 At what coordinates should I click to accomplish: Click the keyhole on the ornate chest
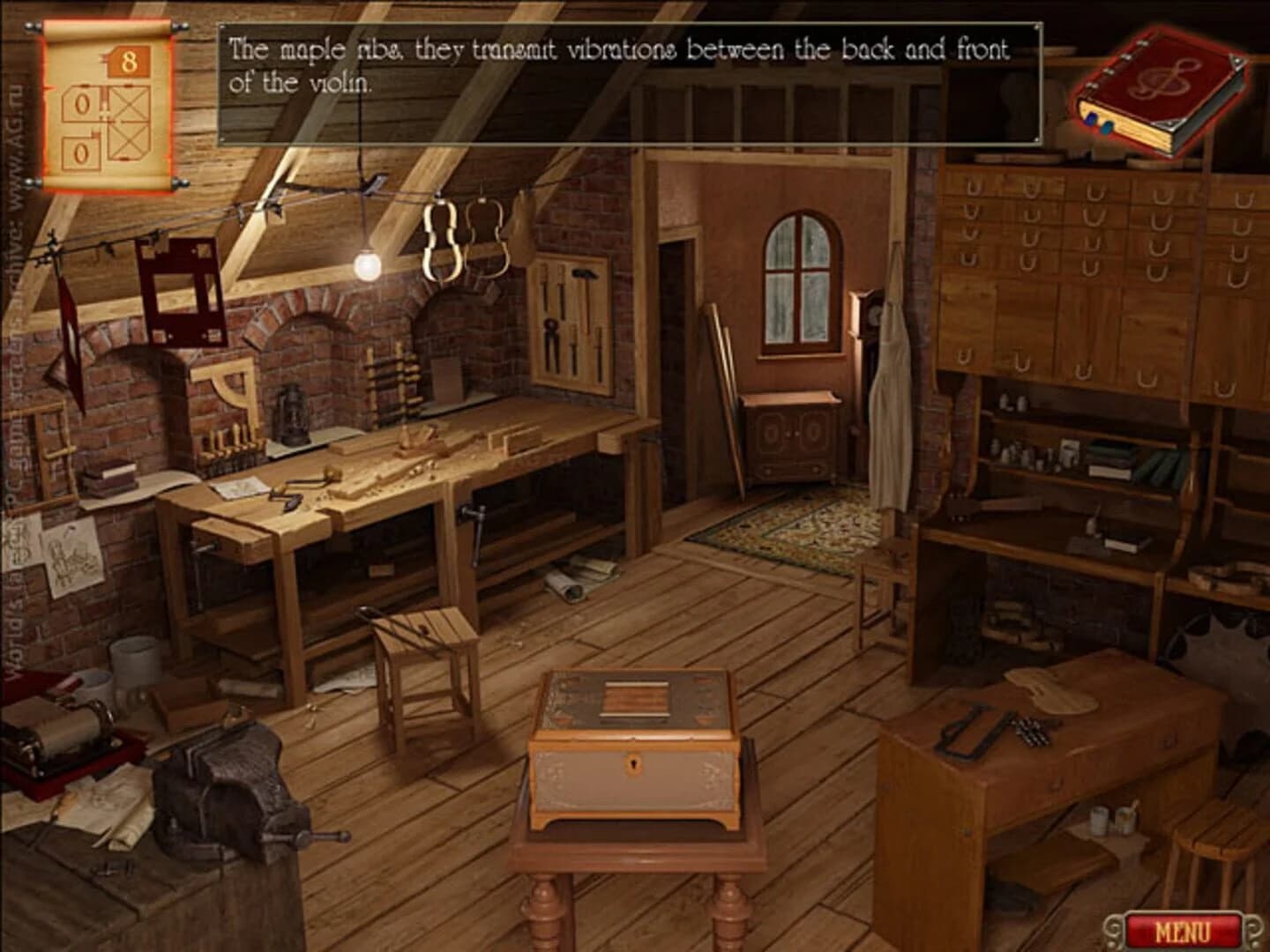tap(634, 762)
